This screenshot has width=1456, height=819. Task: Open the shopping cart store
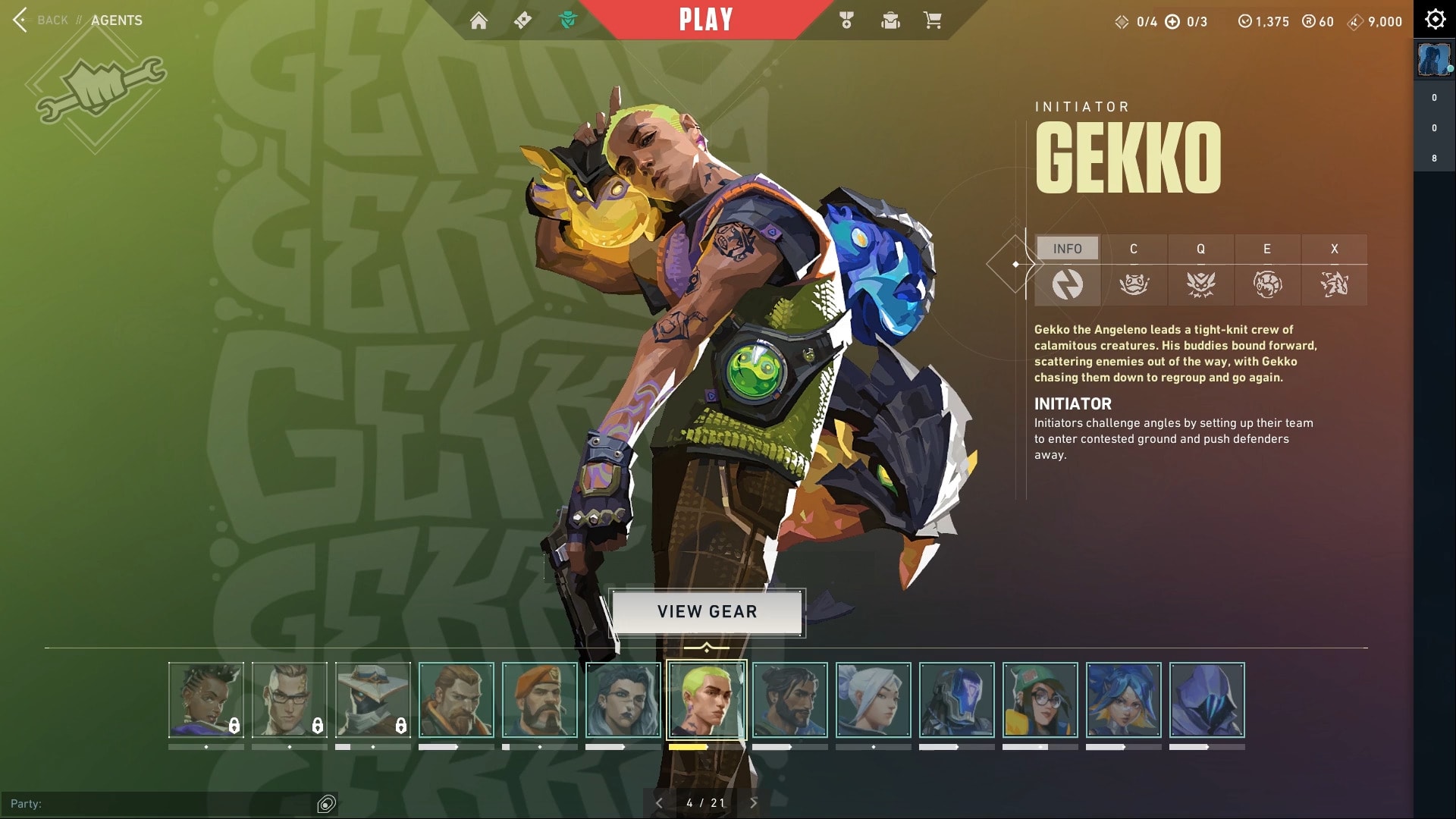coord(933,20)
